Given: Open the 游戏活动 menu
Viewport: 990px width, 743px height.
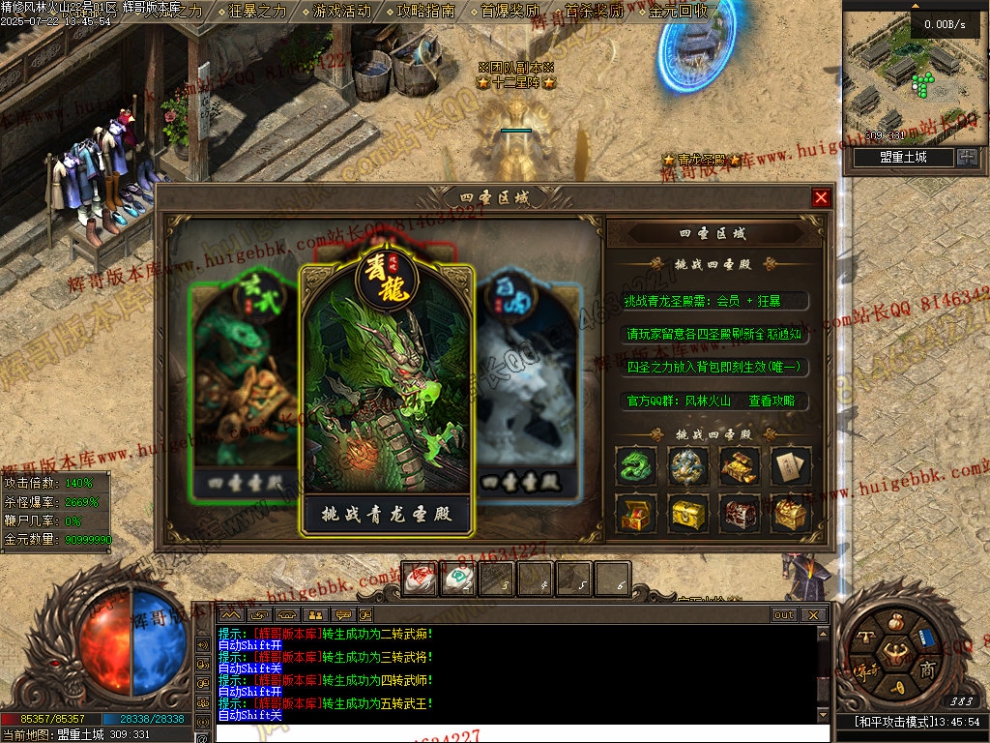Looking at the screenshot, I should [x=341, y=11].
